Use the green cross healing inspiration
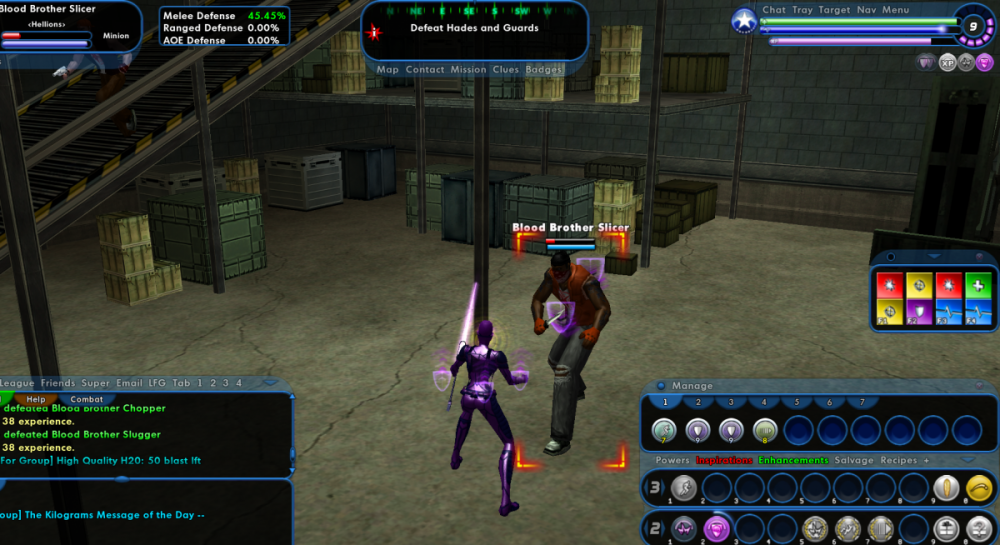Screen dimensions: 1000x545 (x=980, y=285)
